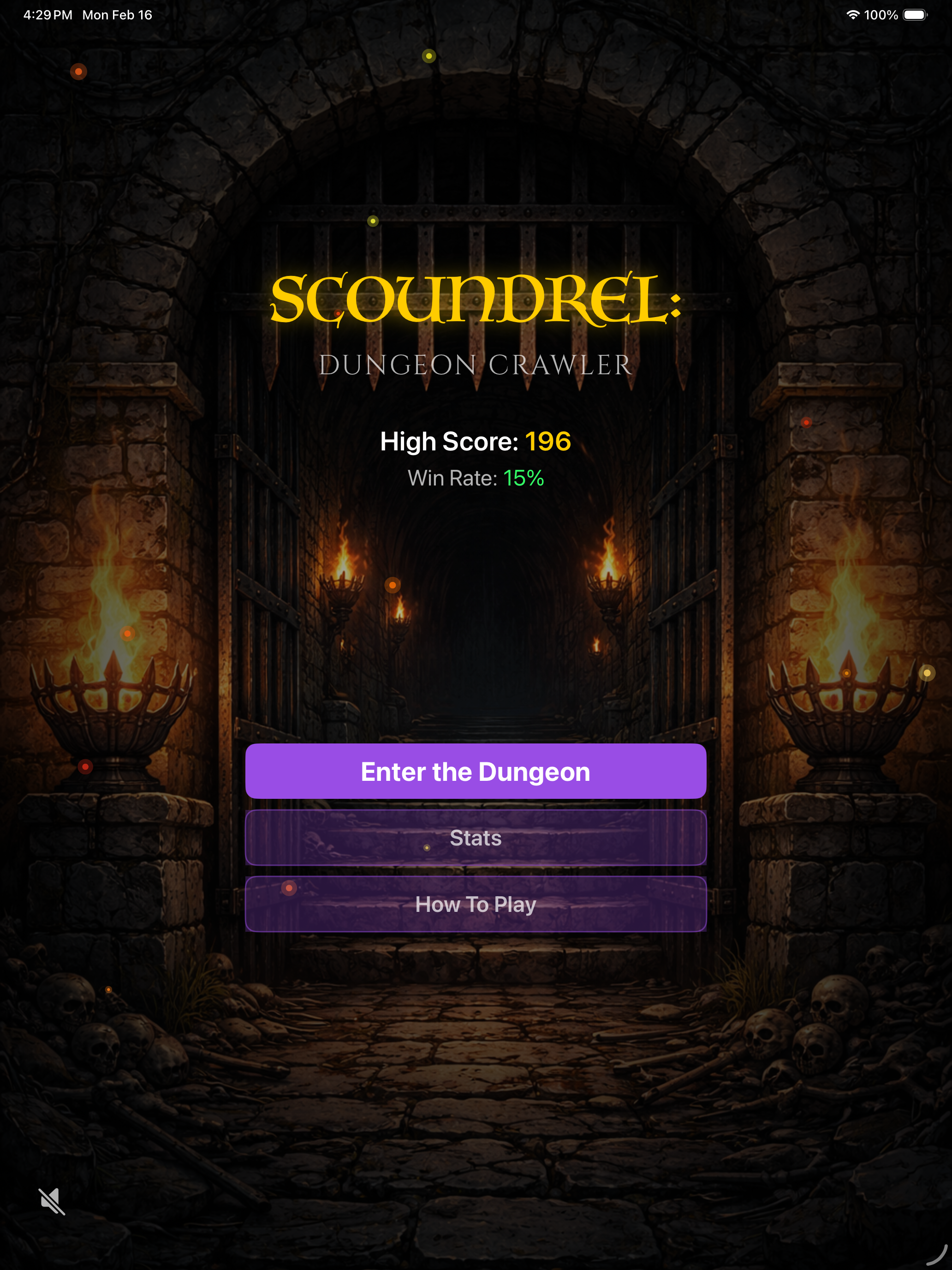This screenshot has height=1270, width=952.
Task: Click the battery icon in status bar
Action: pos(915,15)
